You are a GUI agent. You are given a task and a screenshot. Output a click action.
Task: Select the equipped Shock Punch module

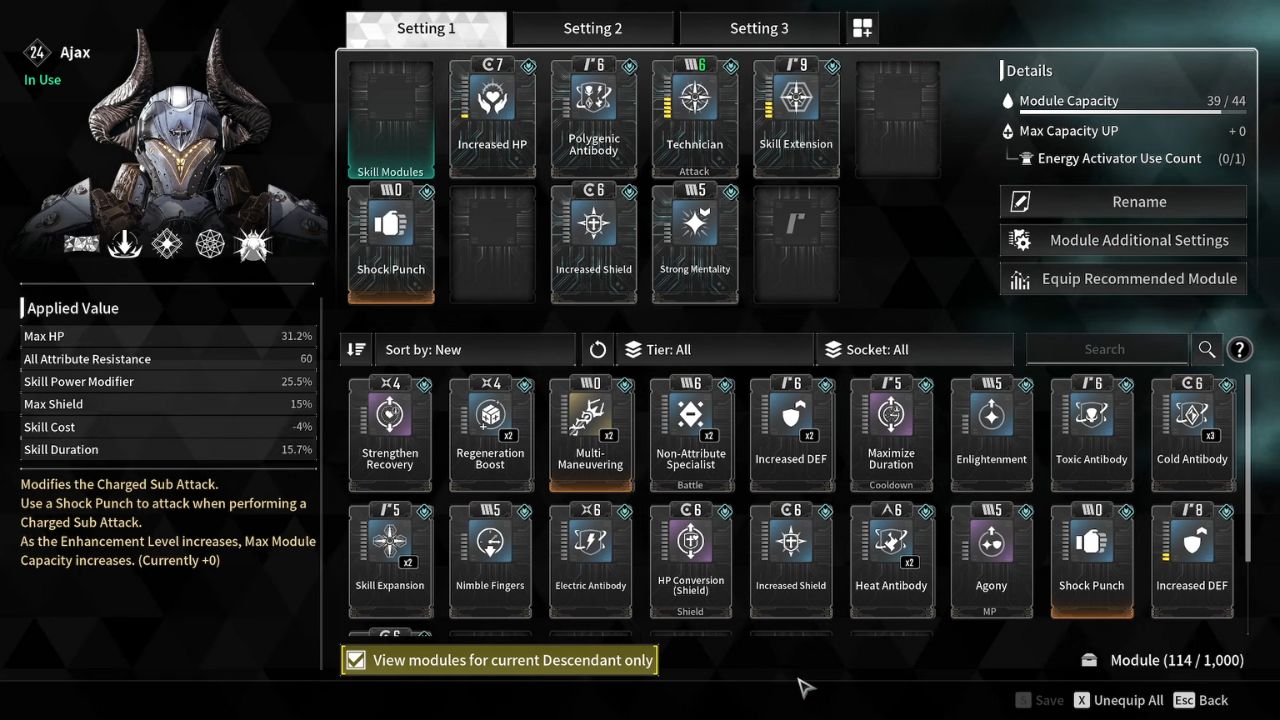coord(390,240)
